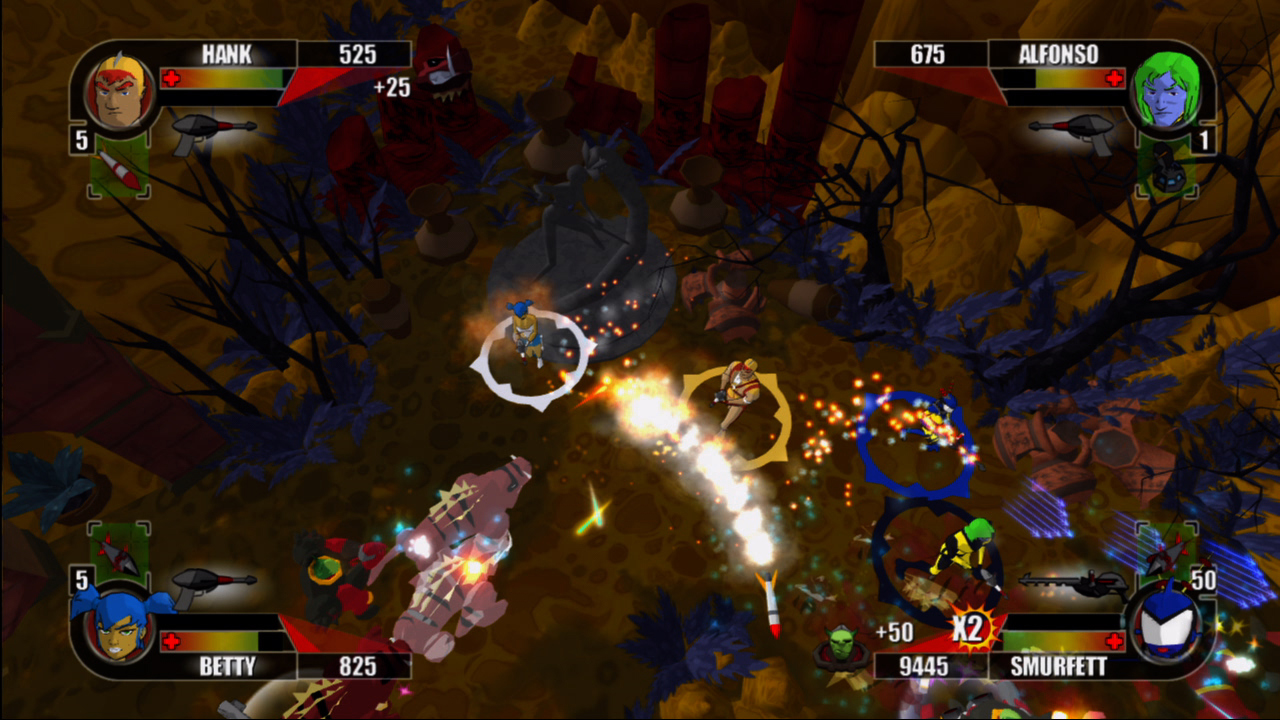Click Hank's ray gun weapon icon
Viewport: 1280px width, 720px height.
click(212, 132)
